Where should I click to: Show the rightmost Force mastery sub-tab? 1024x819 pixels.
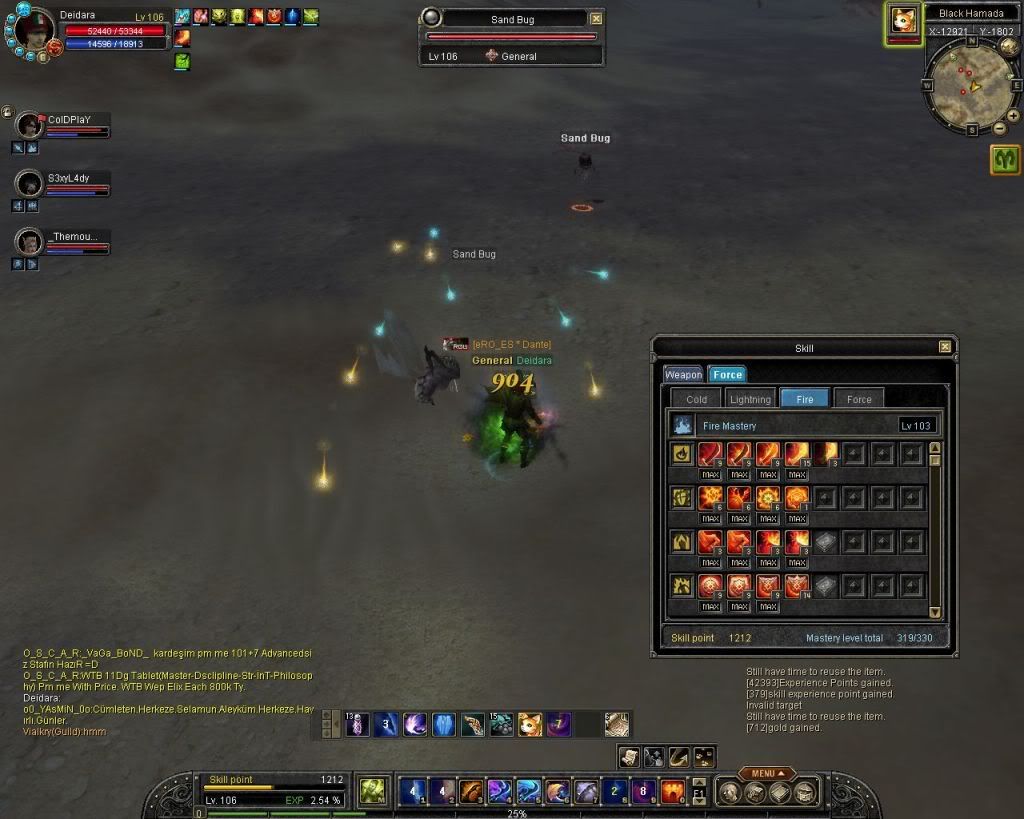tap(859, 399)
